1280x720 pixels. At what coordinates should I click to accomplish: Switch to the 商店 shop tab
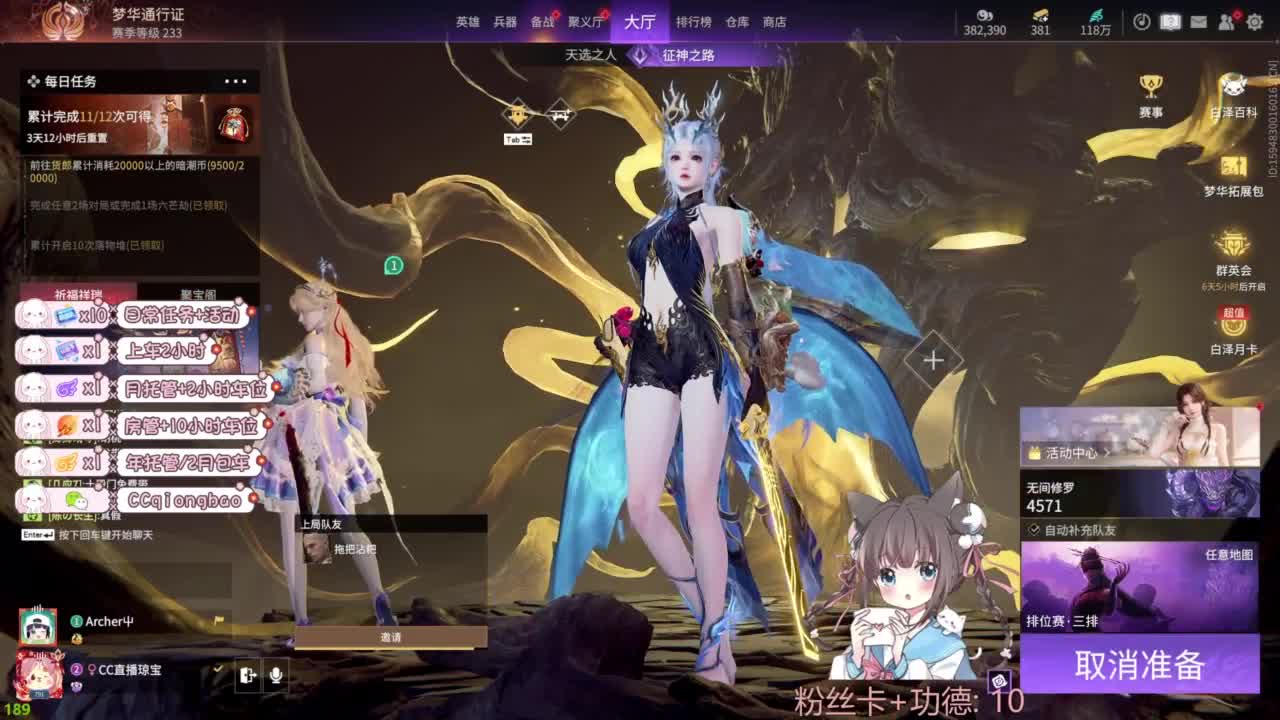coord(774,21)
